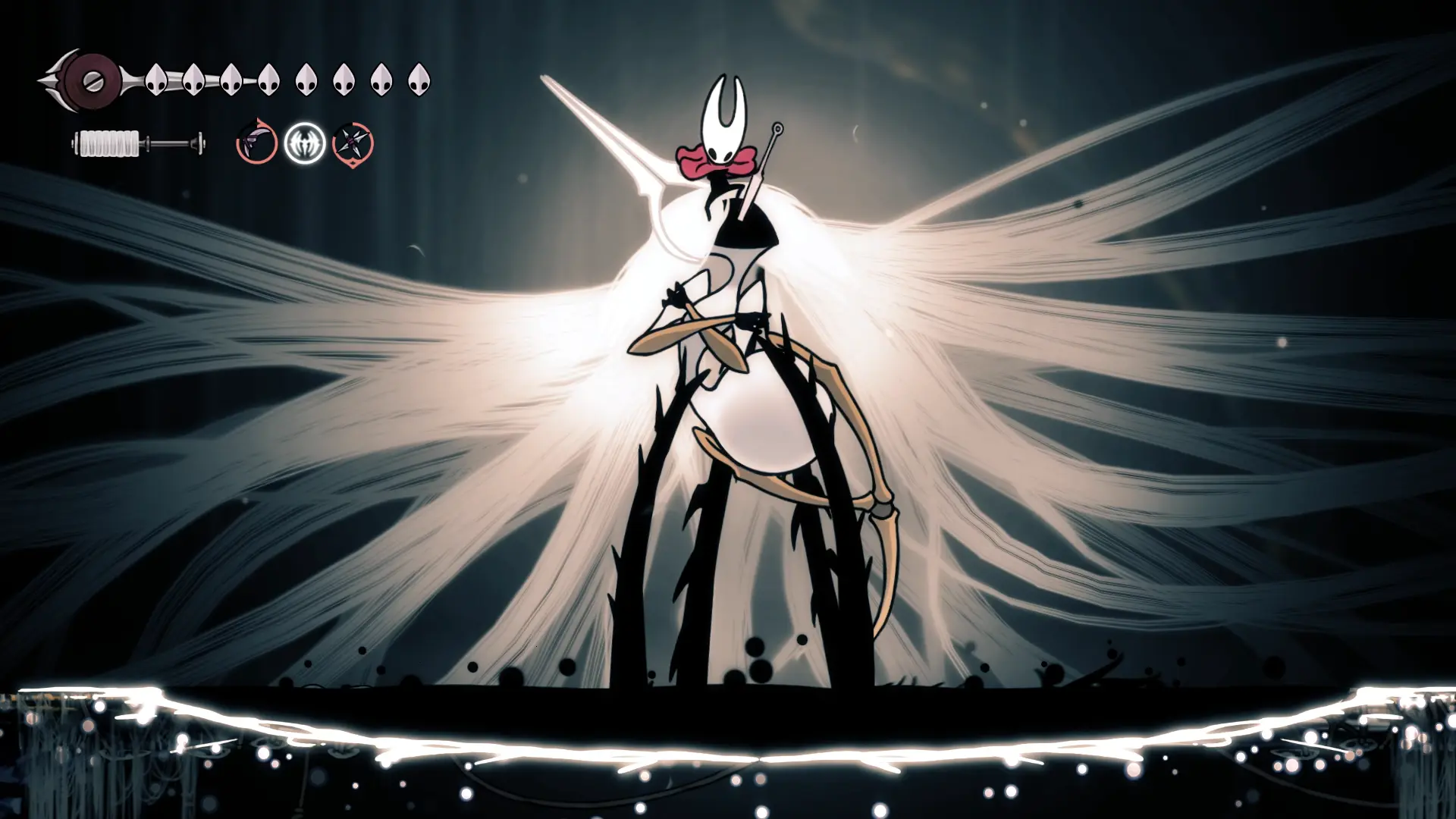
Task: Select the curved claw blade tool icon
Action: [x=256, y=142]
